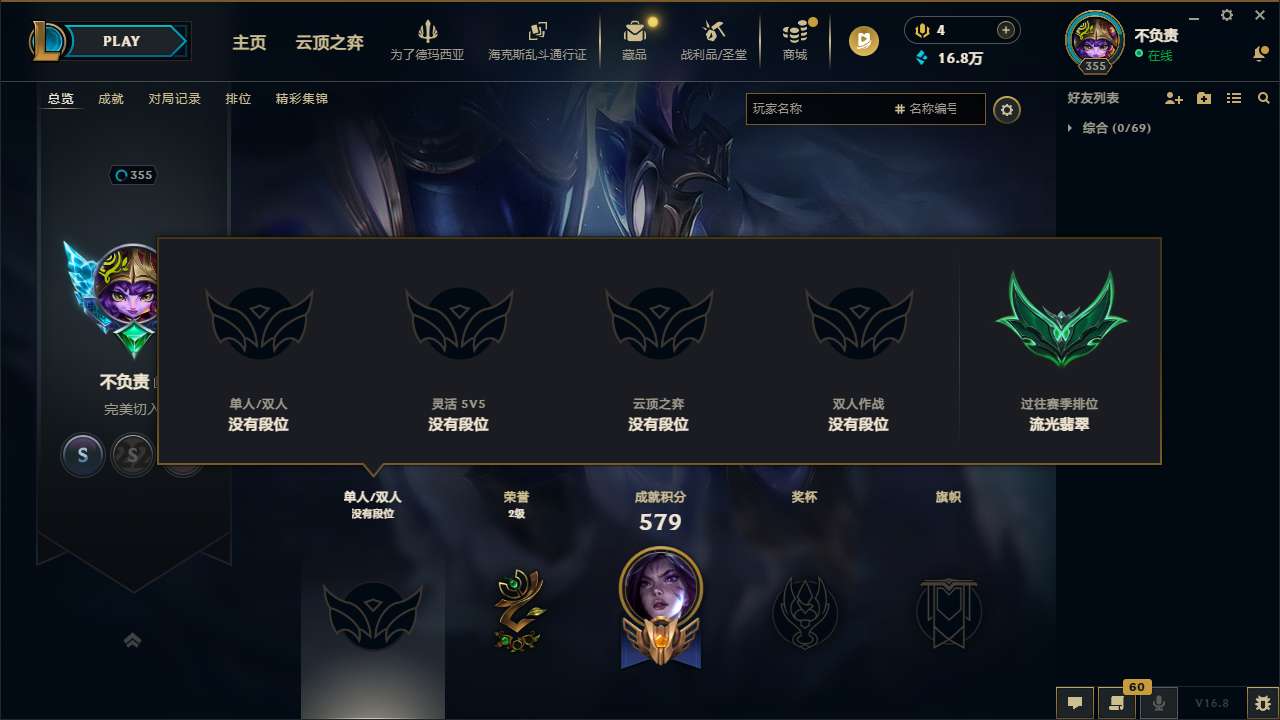The image size is (1280, 720).
Task: Click the add friend icon
Action: click(1172, 98)
